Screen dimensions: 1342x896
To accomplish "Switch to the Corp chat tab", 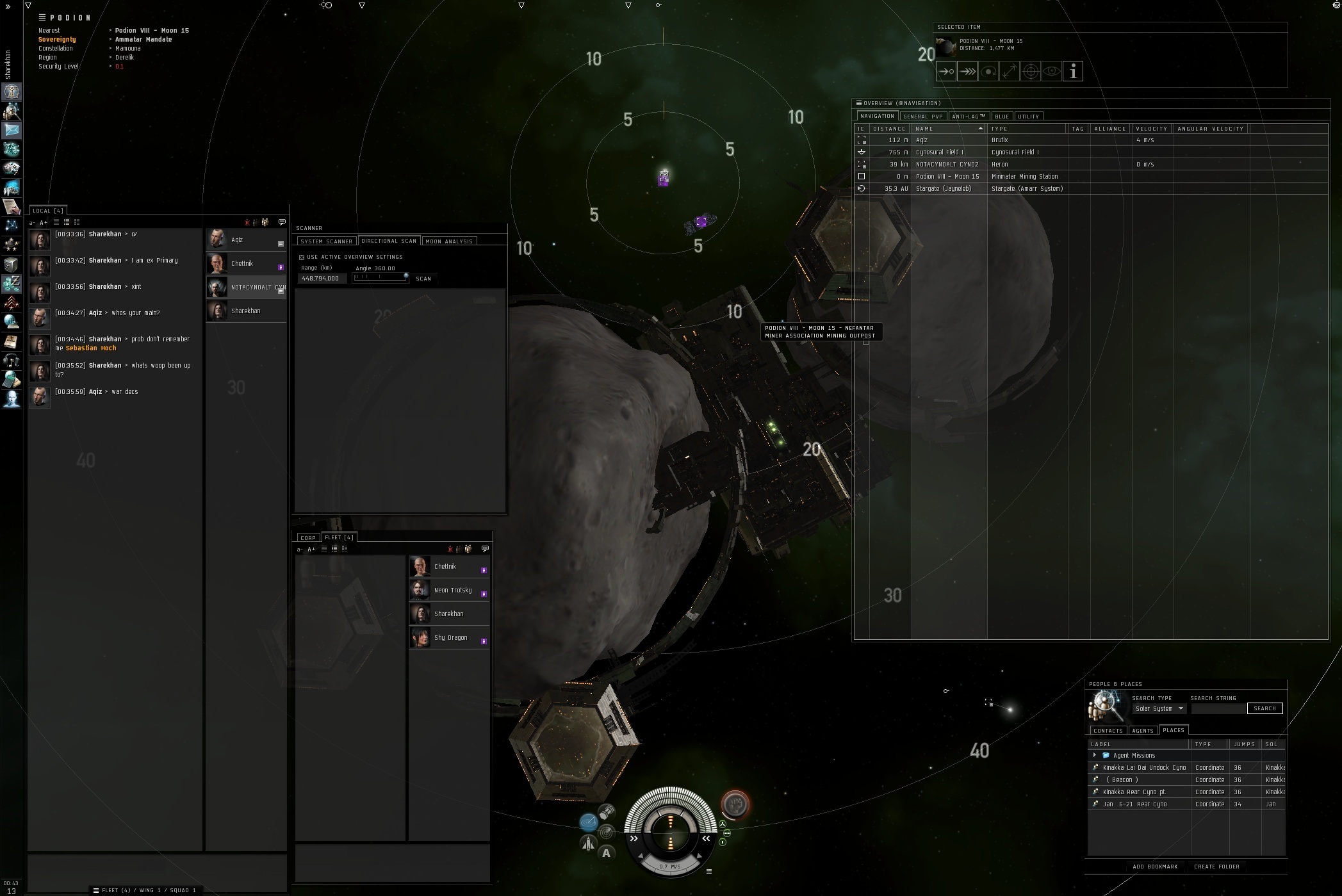I will pos(308,537).
